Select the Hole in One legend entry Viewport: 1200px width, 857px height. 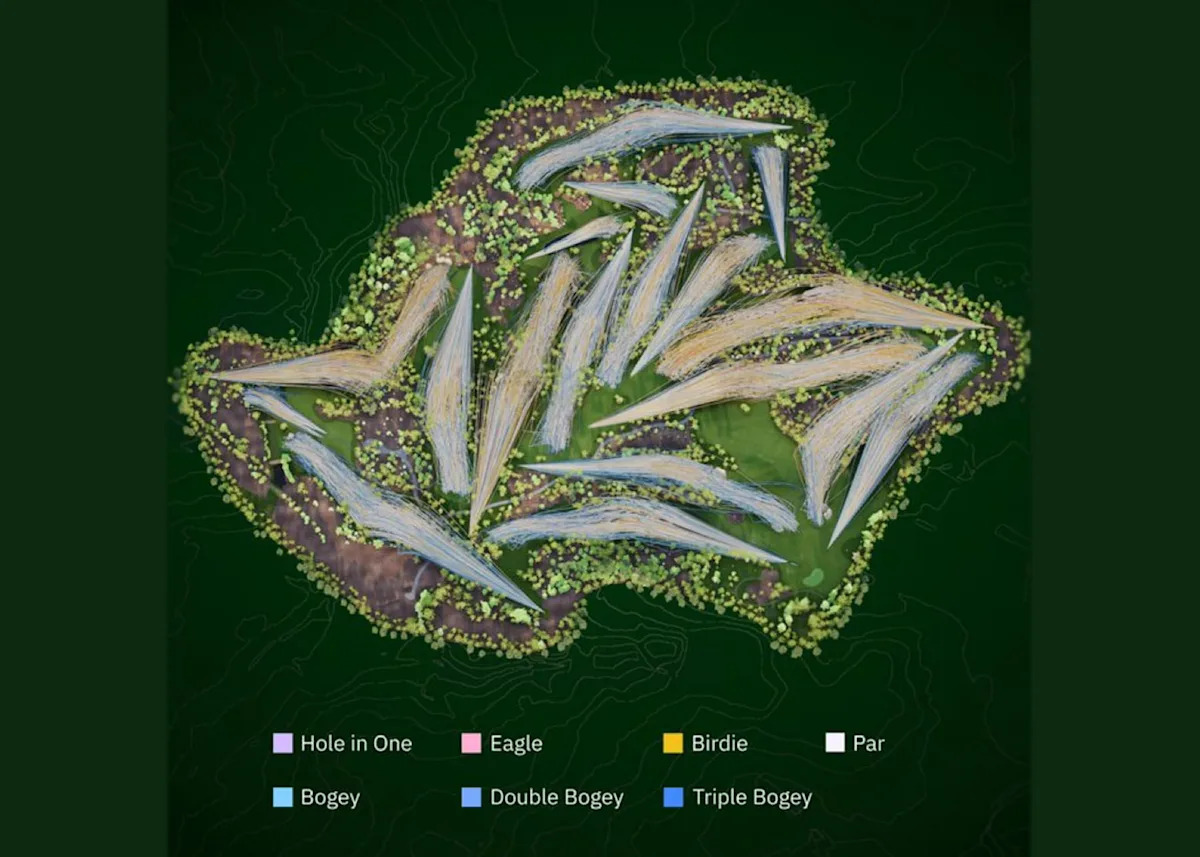(342, 744)
